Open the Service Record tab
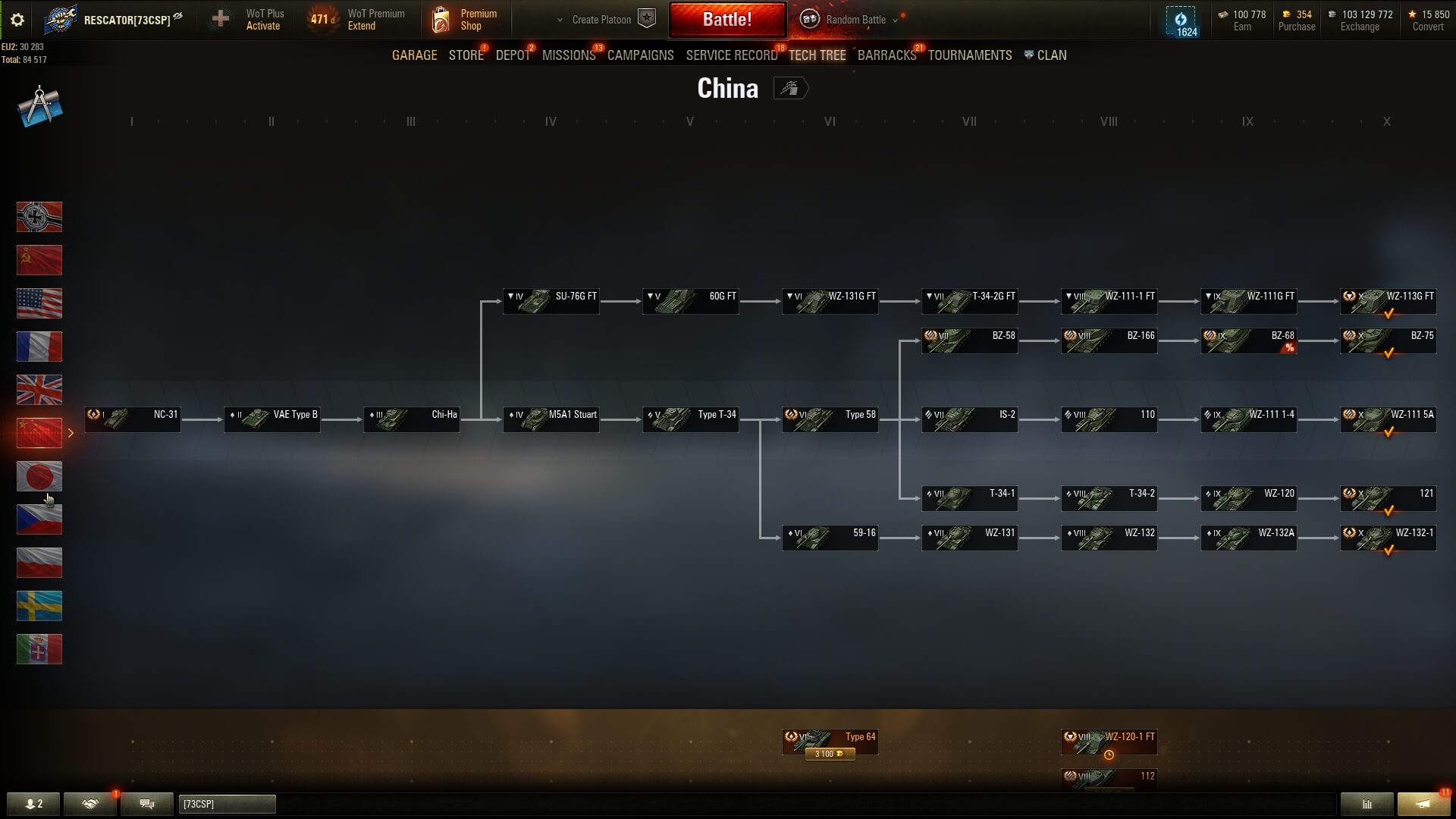 coord(731,55)
